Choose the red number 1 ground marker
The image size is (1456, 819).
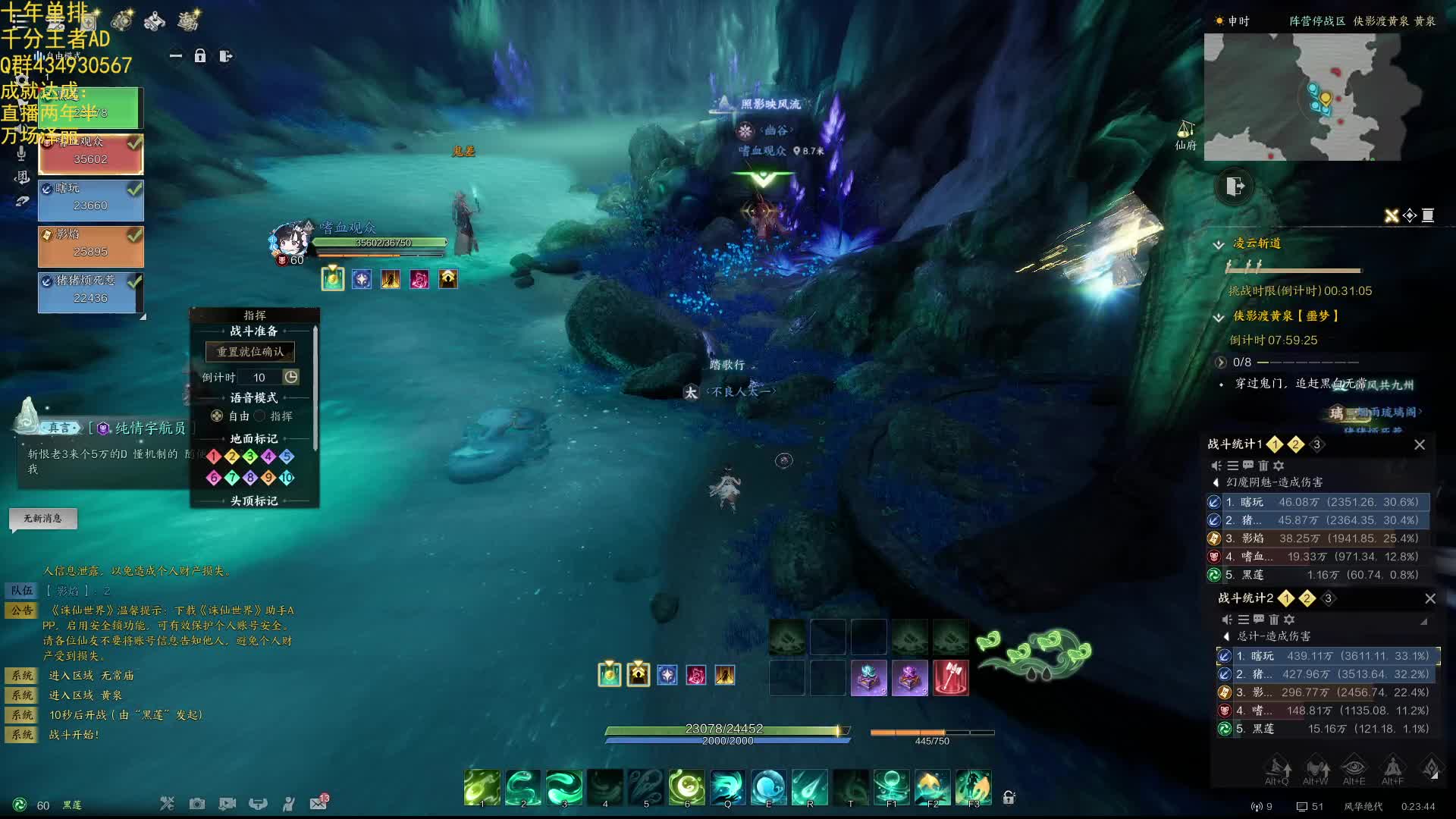click(214, 457)
